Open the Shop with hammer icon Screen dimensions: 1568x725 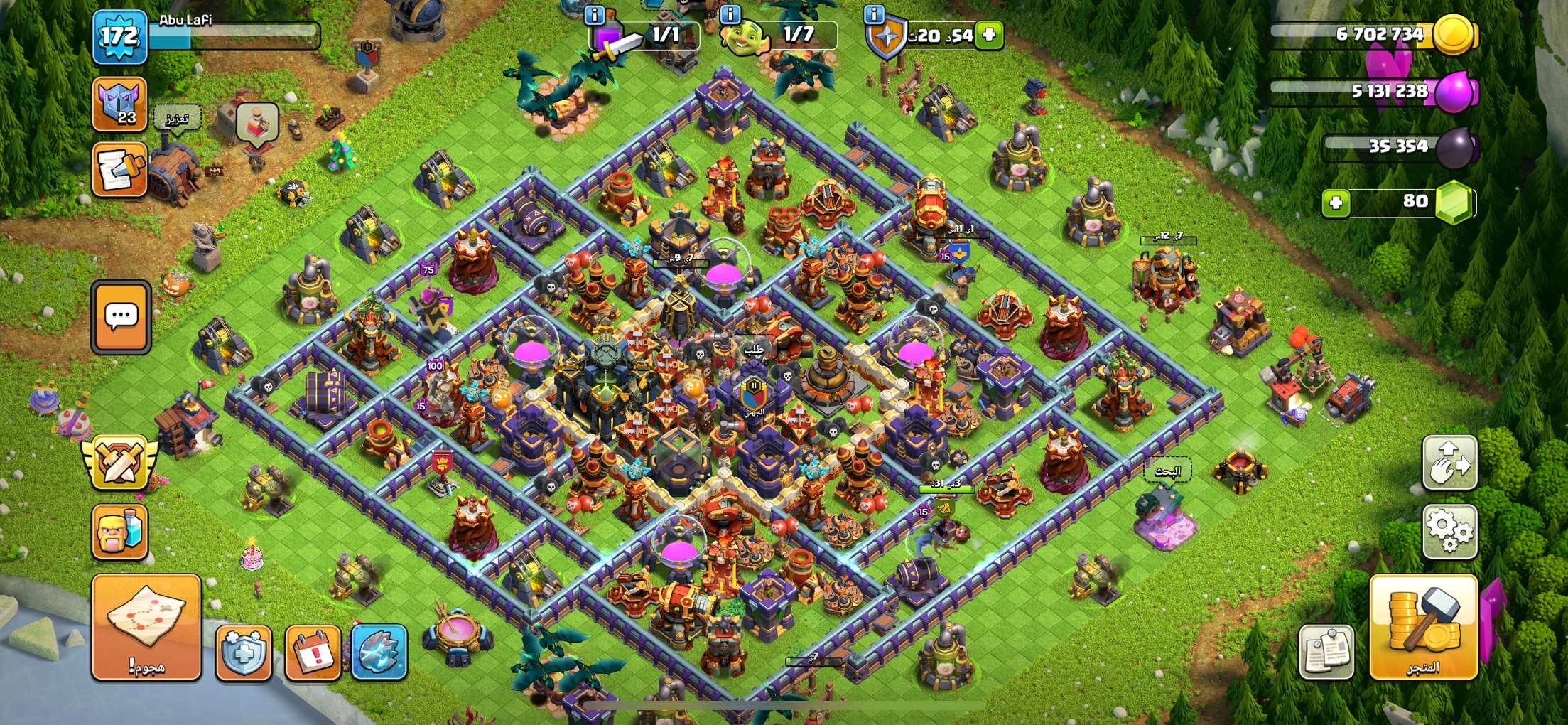[1423, 626]
